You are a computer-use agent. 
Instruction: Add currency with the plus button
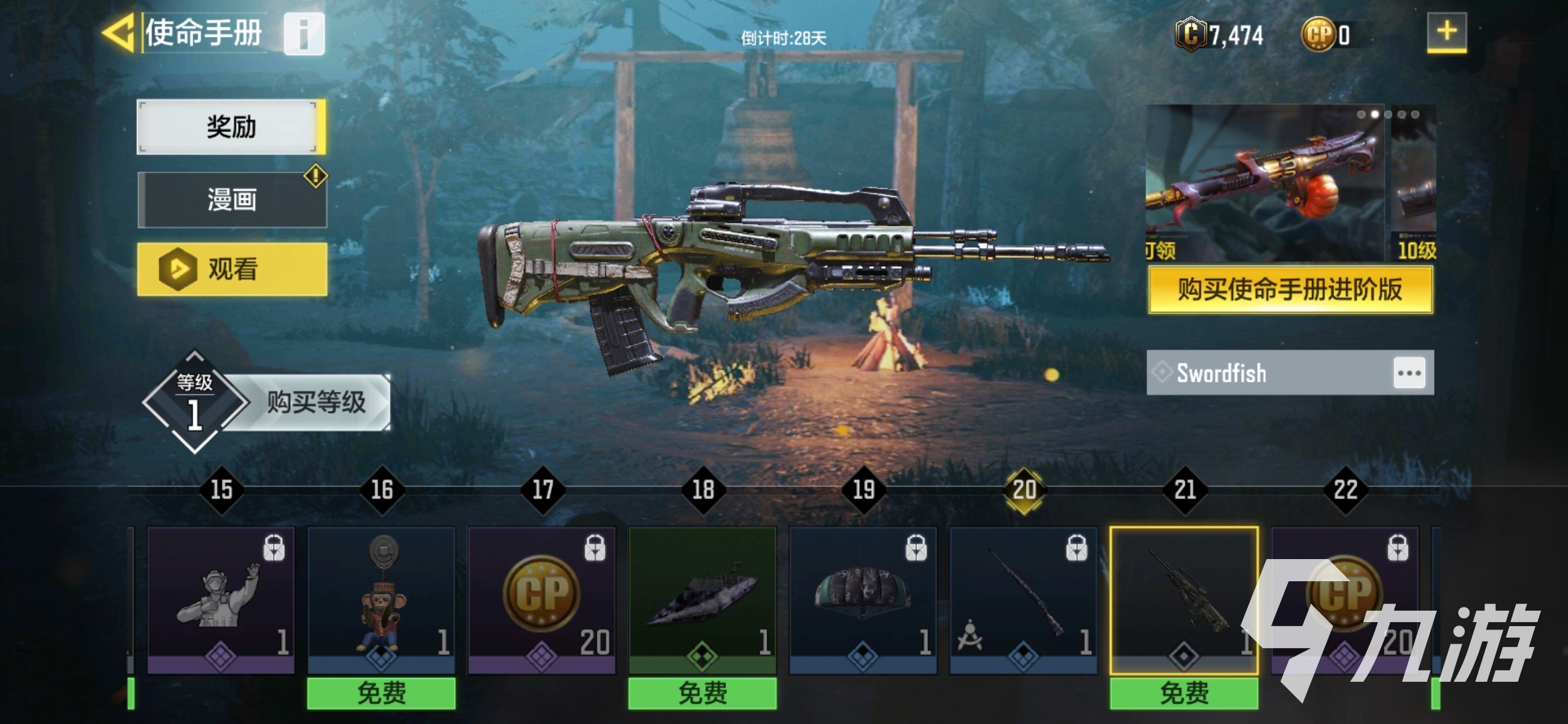1446,32
